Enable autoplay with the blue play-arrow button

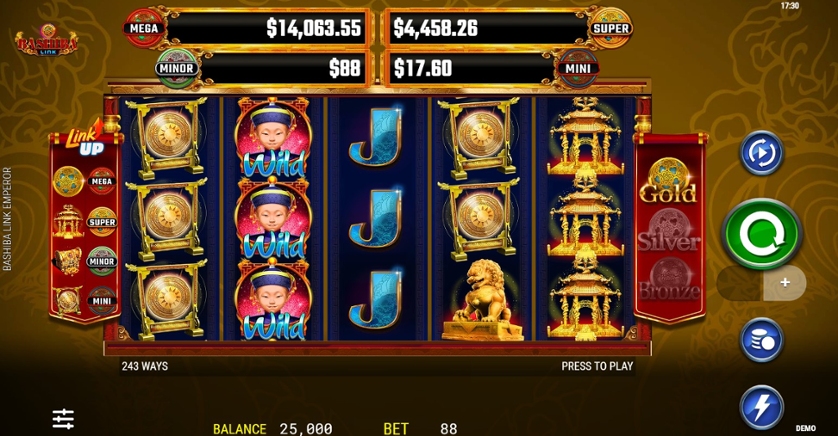pyautogui.click(x=761, y=154)
